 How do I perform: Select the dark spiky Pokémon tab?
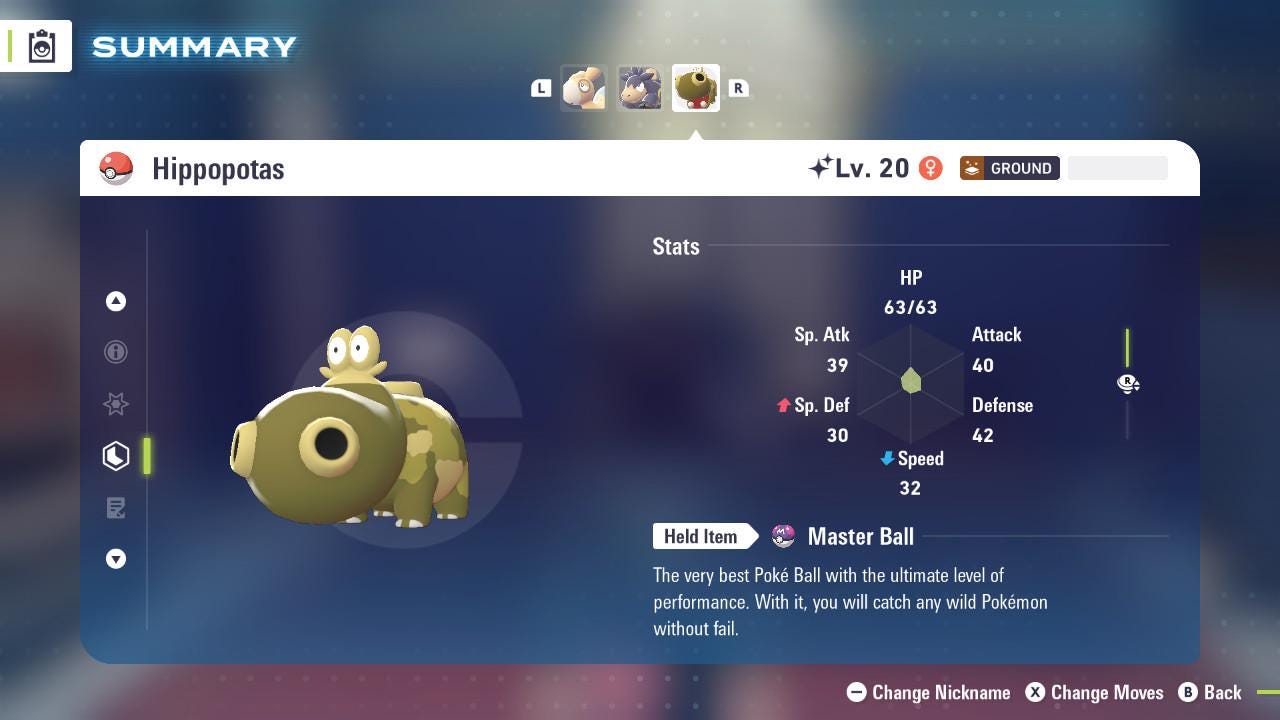pyautogui.click(x=640, y=87)
